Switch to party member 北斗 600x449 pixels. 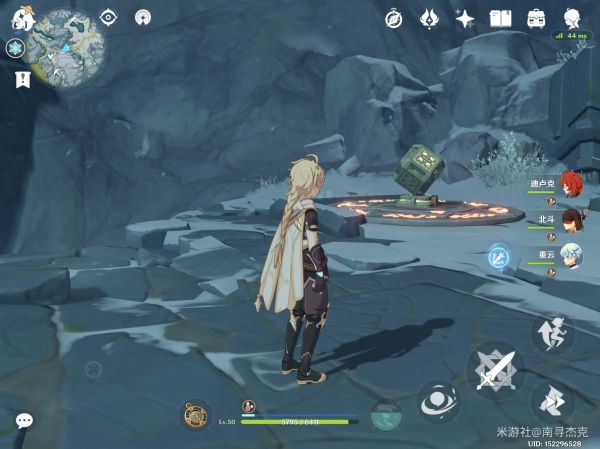[x=569, y=219]
